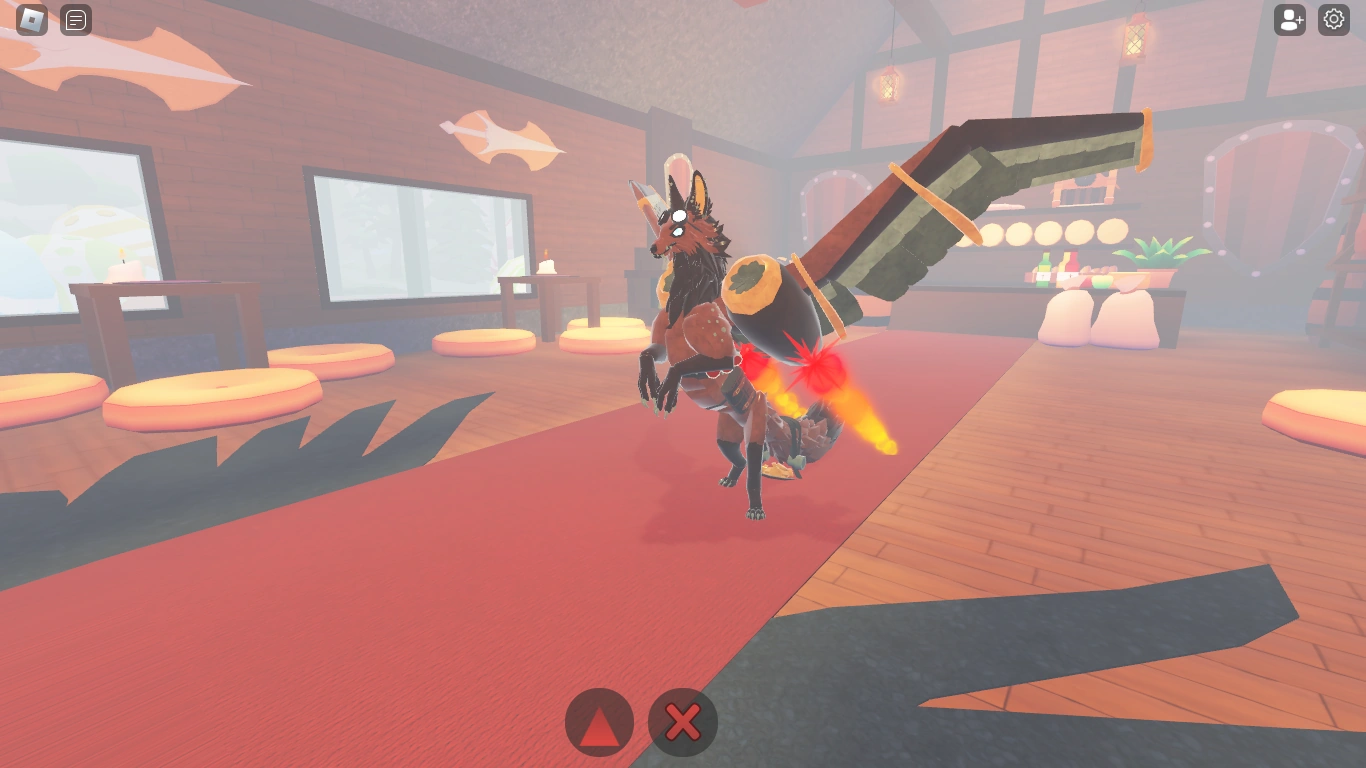This screenshot has width=1366, height=768.
Task: Click the gear icon in the top-right corner
Action: pos(1333,20)
